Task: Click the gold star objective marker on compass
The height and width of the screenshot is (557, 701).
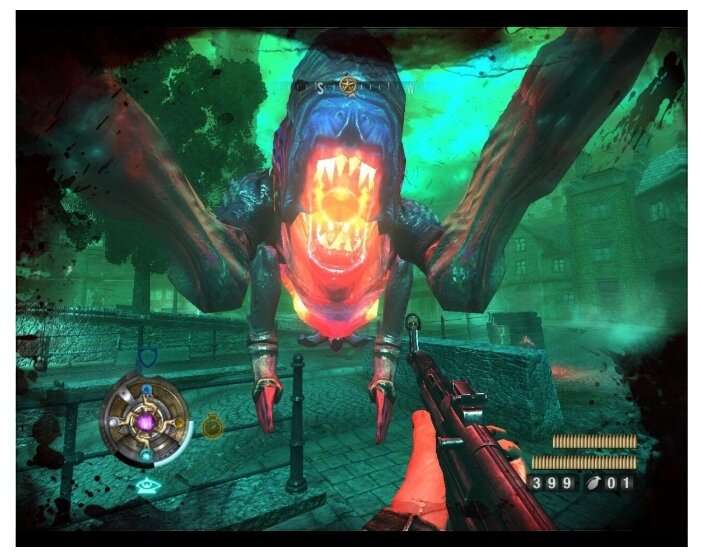Action: click(347, 85)
